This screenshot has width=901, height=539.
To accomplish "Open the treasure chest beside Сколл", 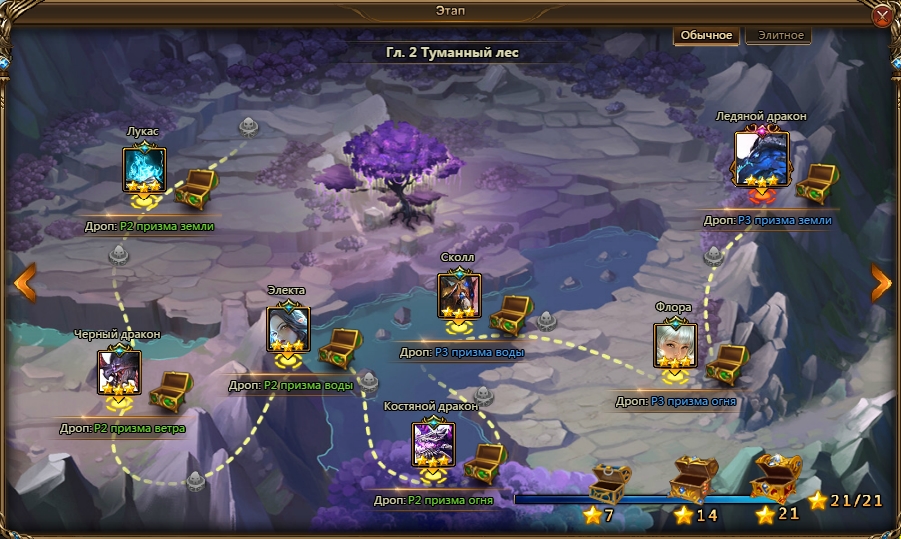I will pyautogui.click(x=511, y=314).
